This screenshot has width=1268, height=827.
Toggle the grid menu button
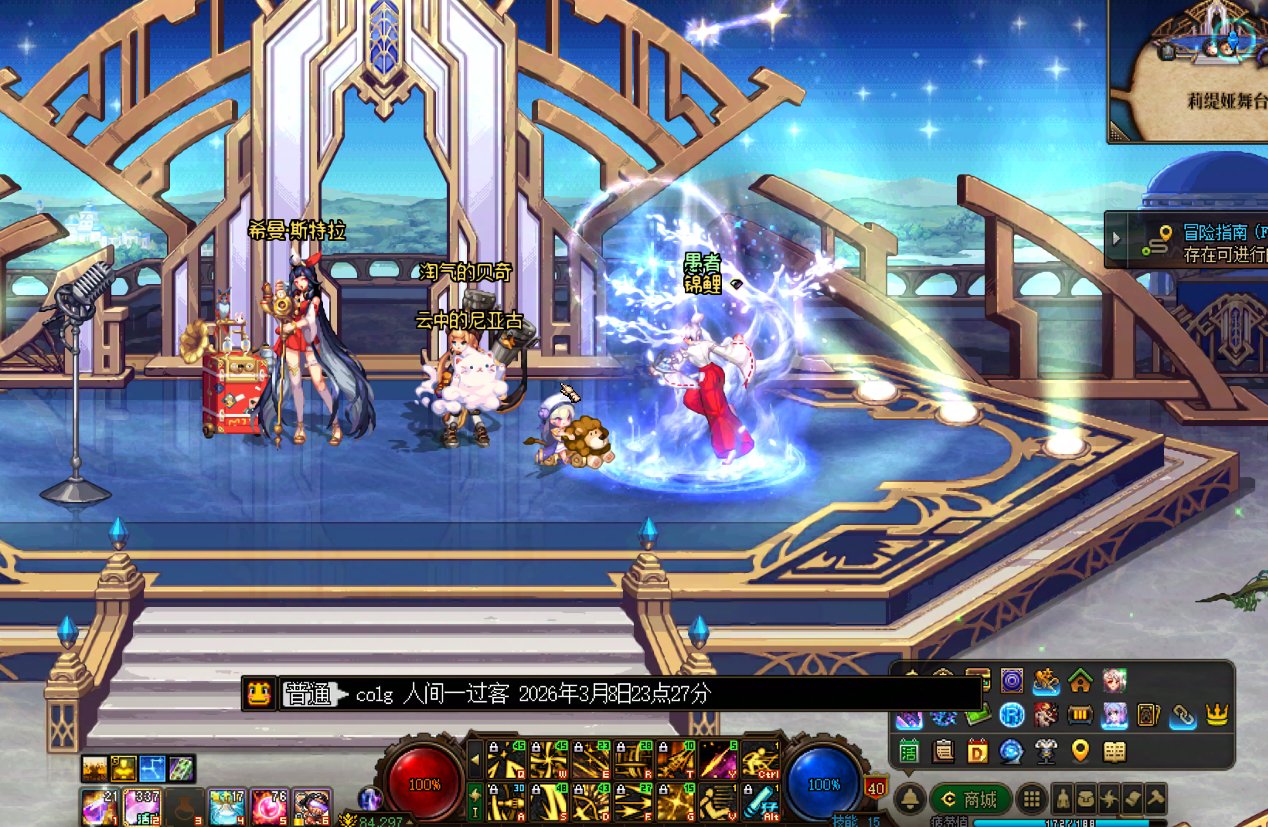click(x=1031, y=799)
